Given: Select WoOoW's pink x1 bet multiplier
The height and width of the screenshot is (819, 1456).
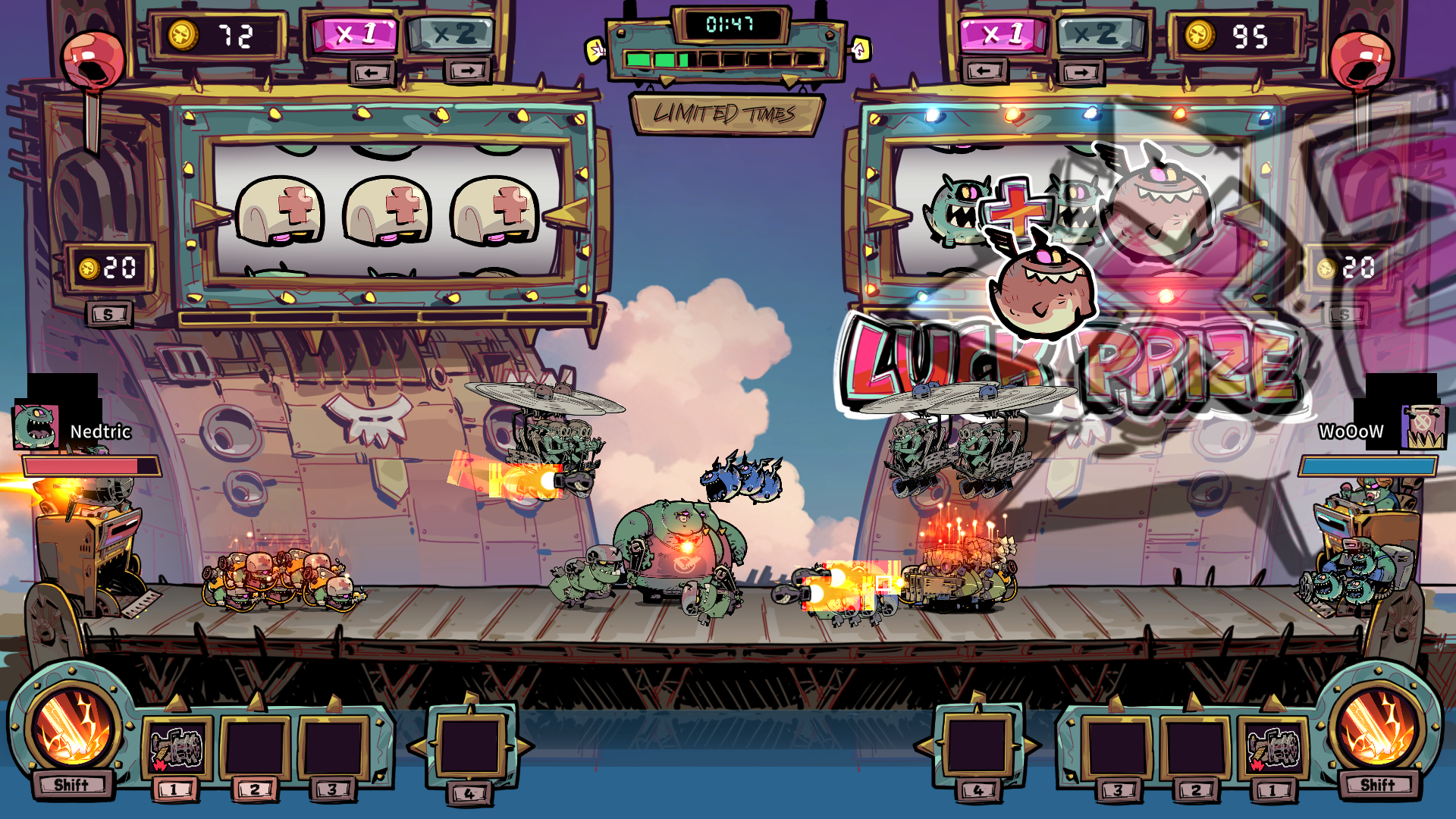Looking at the screenshot, I should point(1003,34).
